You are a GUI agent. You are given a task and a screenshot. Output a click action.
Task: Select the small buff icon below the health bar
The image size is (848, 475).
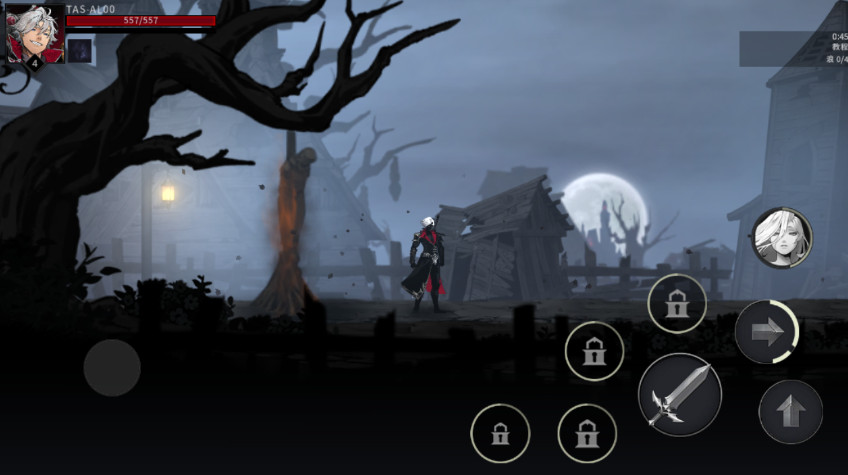[x=81, y=49]
